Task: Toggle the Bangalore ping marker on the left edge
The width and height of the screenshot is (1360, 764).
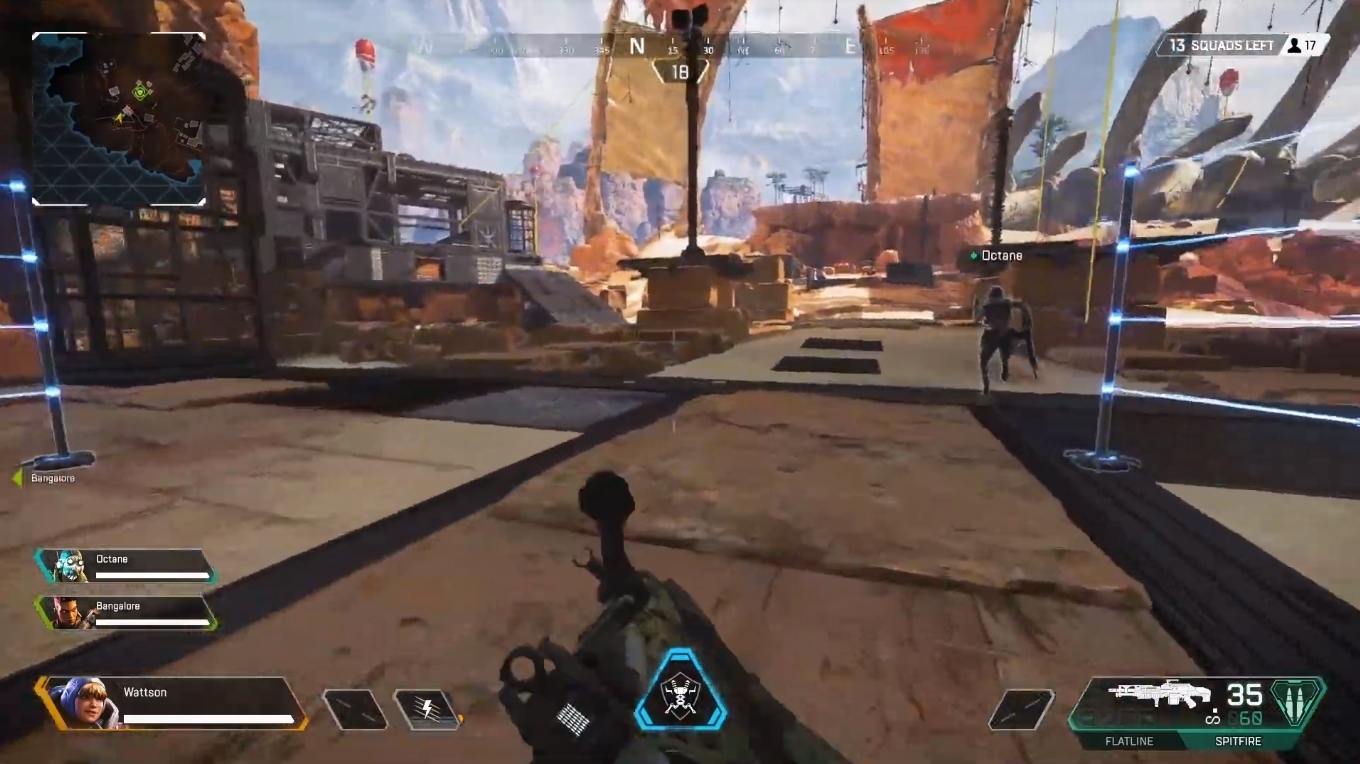Action: tap(23, 477)
